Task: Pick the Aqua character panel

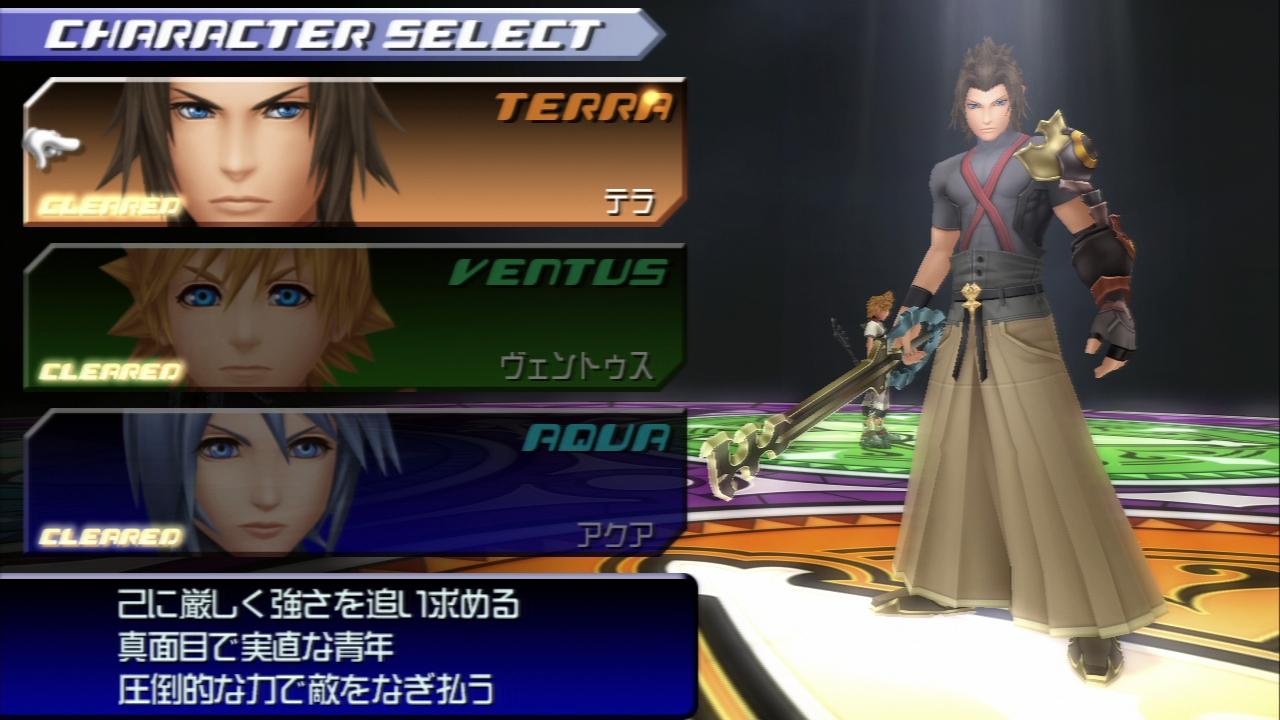Action: [355, 482]
